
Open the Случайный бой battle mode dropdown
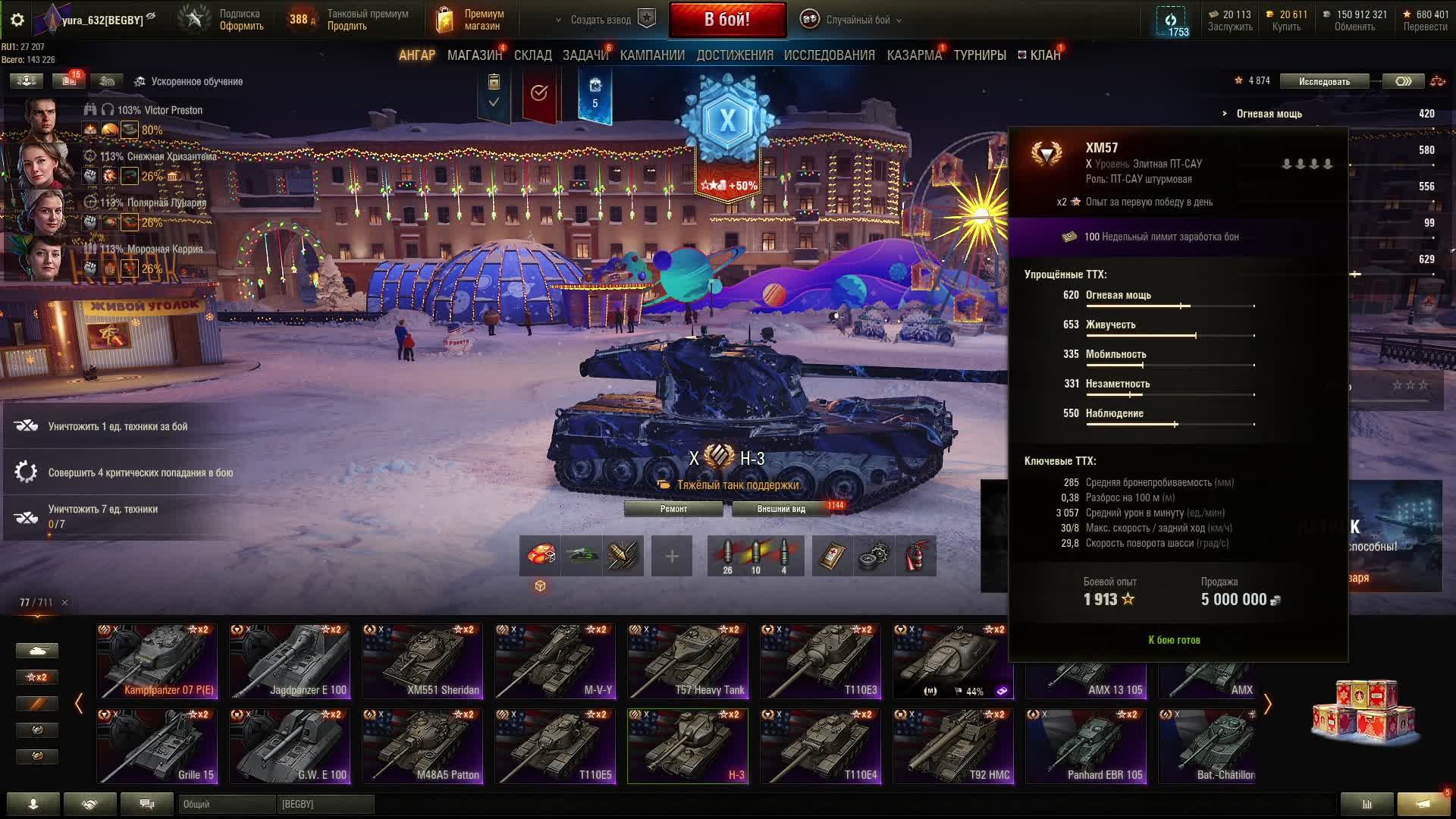click(x=857, y=20)
